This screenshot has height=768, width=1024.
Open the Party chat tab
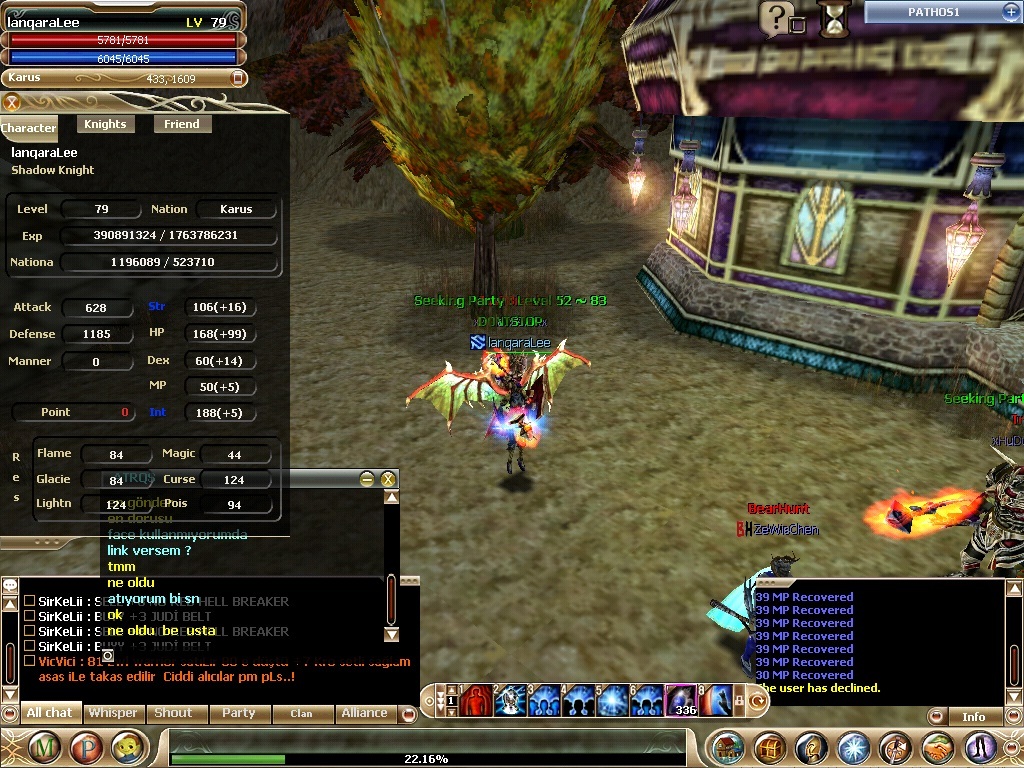[x=238, y=713]
